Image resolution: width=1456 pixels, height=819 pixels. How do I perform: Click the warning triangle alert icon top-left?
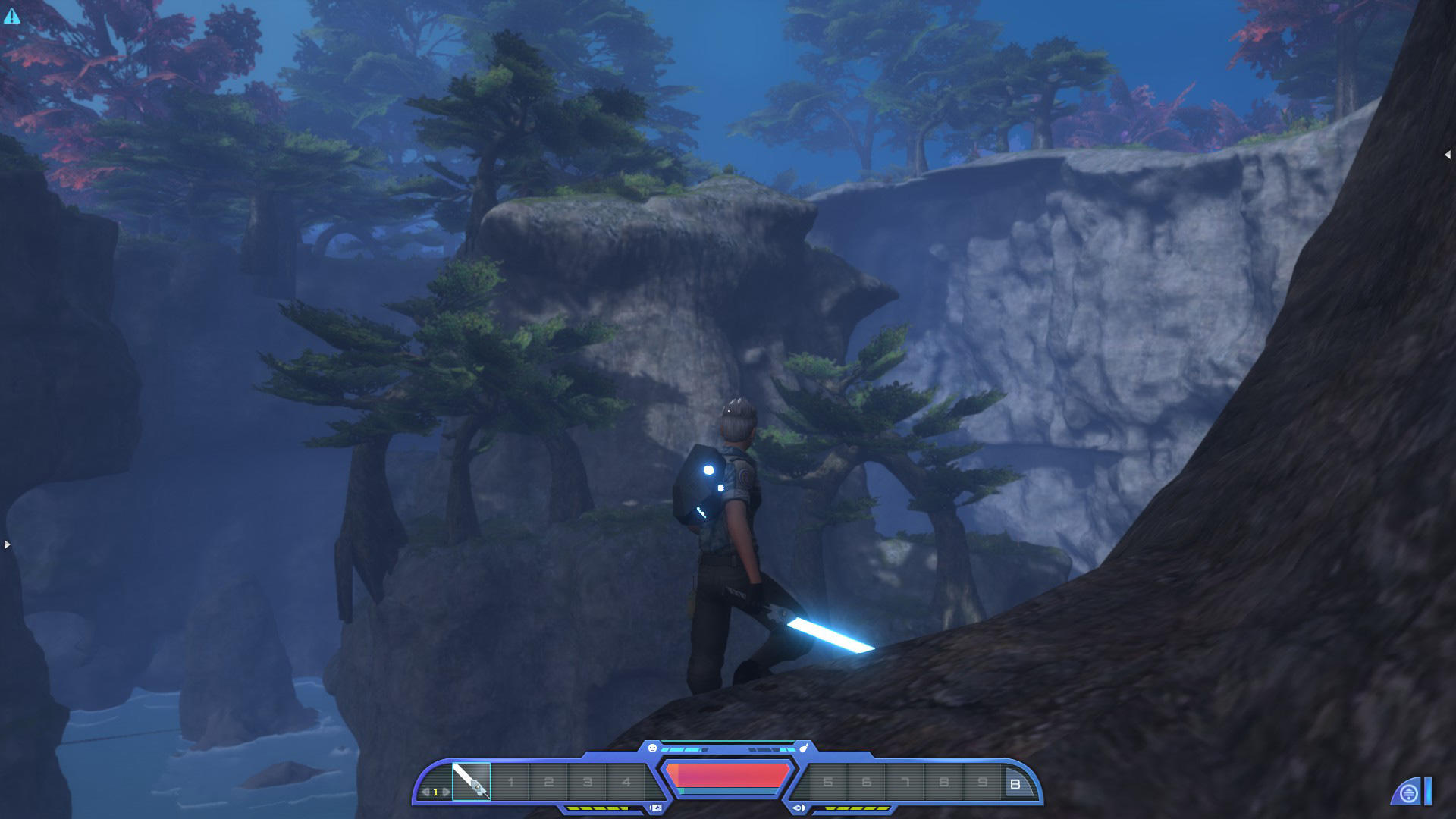point(12,16)
